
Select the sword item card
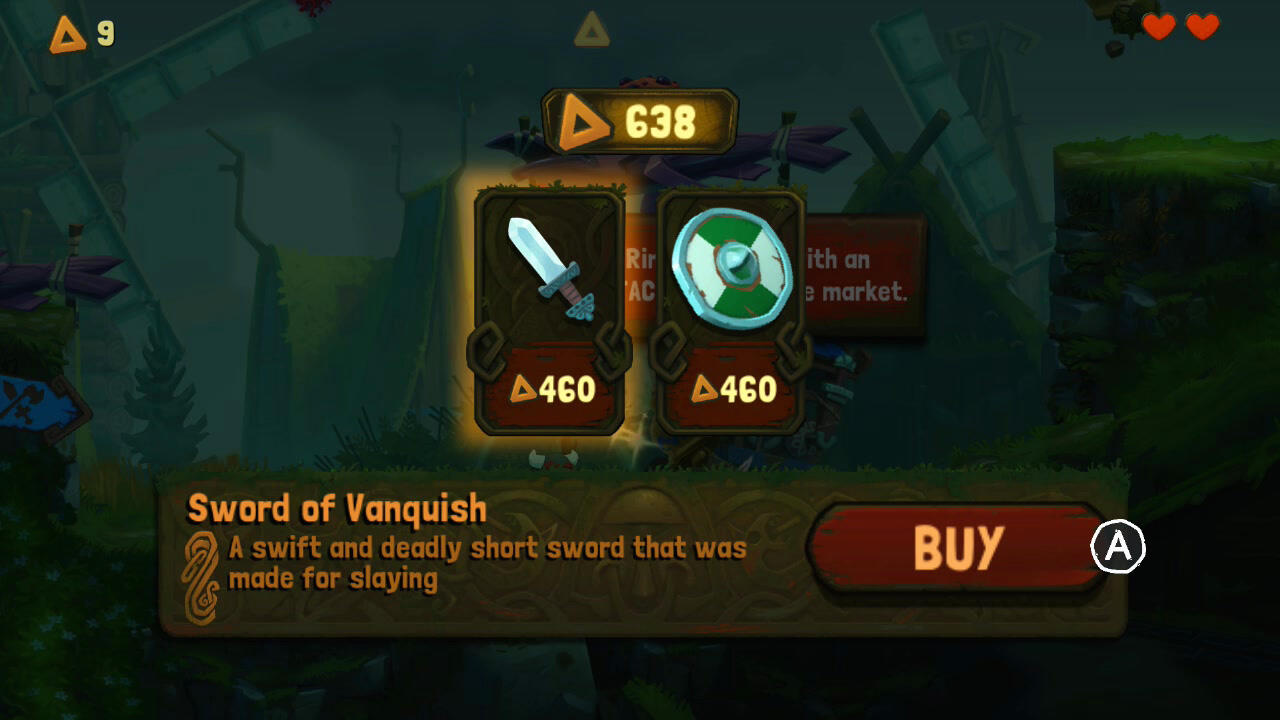(x=548, y=310)
